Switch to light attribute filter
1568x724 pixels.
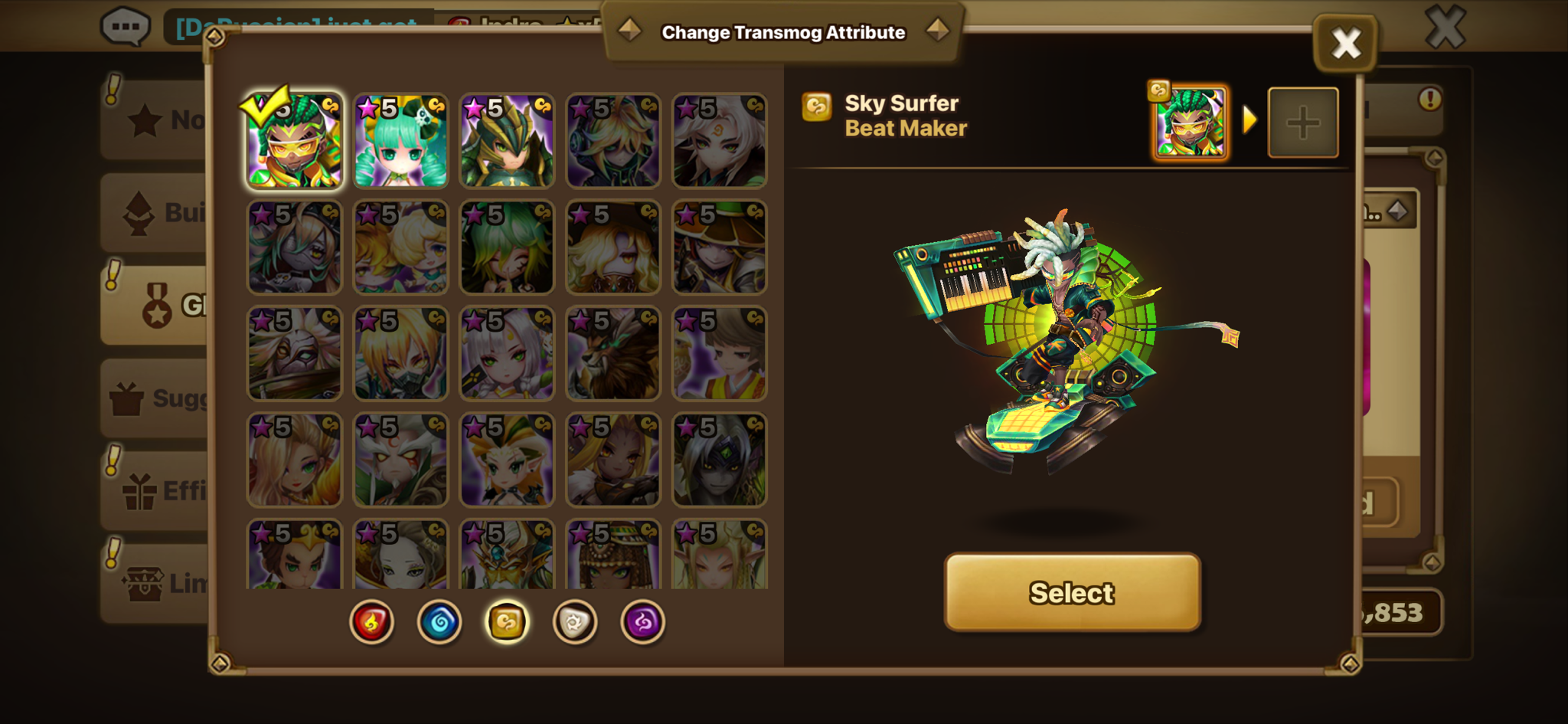coord(574,621)
